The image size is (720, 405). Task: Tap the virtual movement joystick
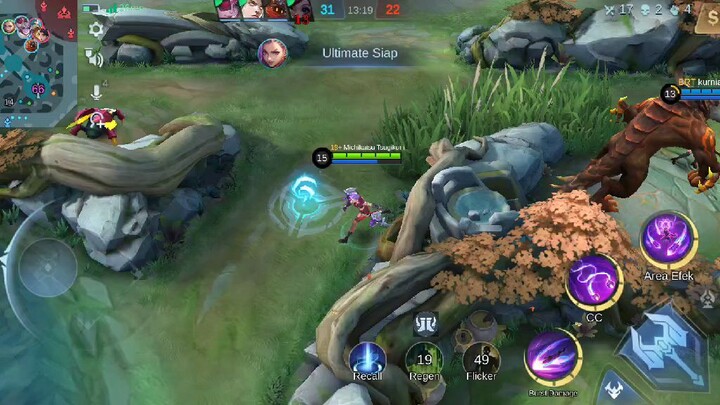[47, 268]
